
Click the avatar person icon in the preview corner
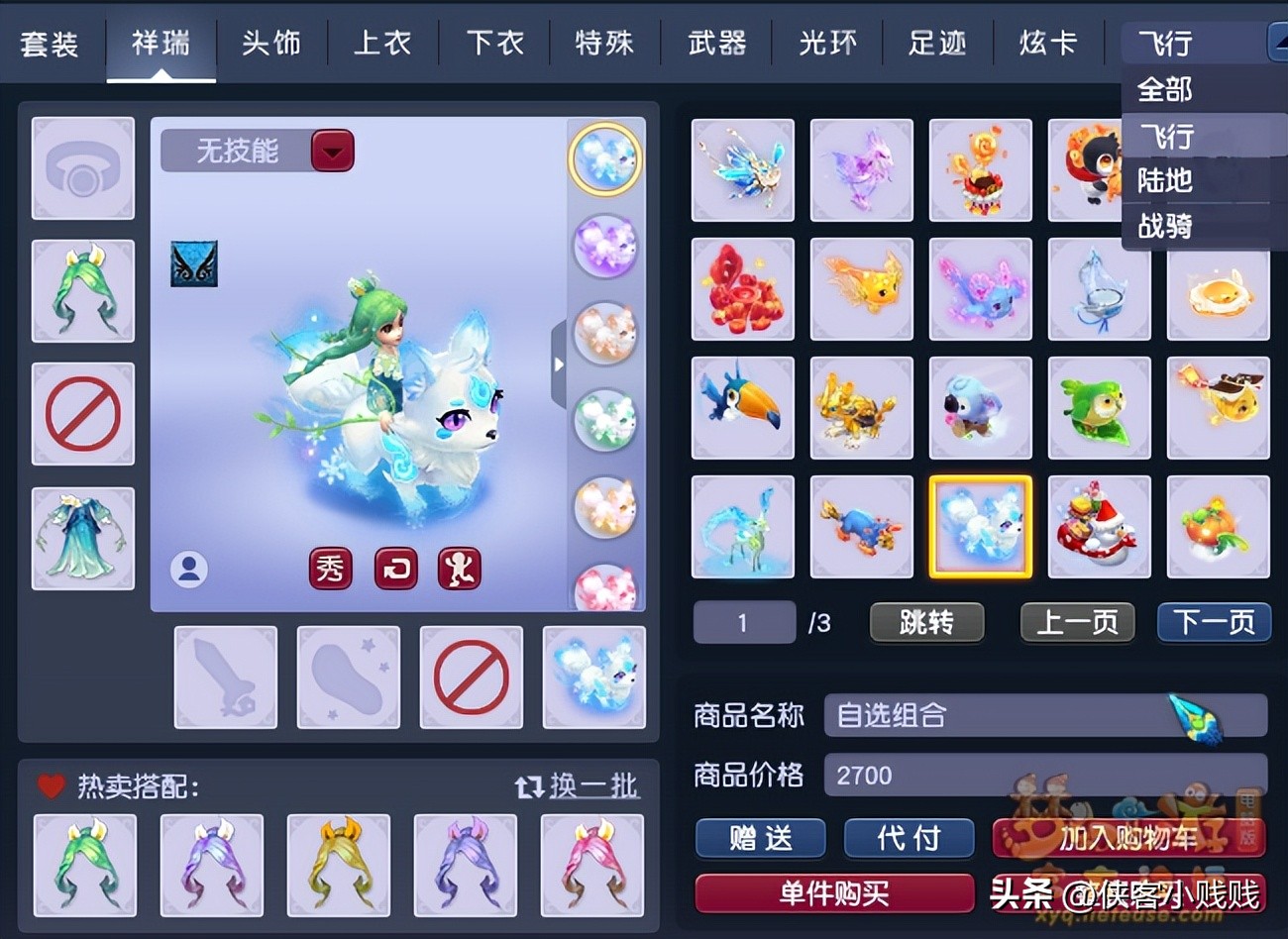(x=188, y=570)
